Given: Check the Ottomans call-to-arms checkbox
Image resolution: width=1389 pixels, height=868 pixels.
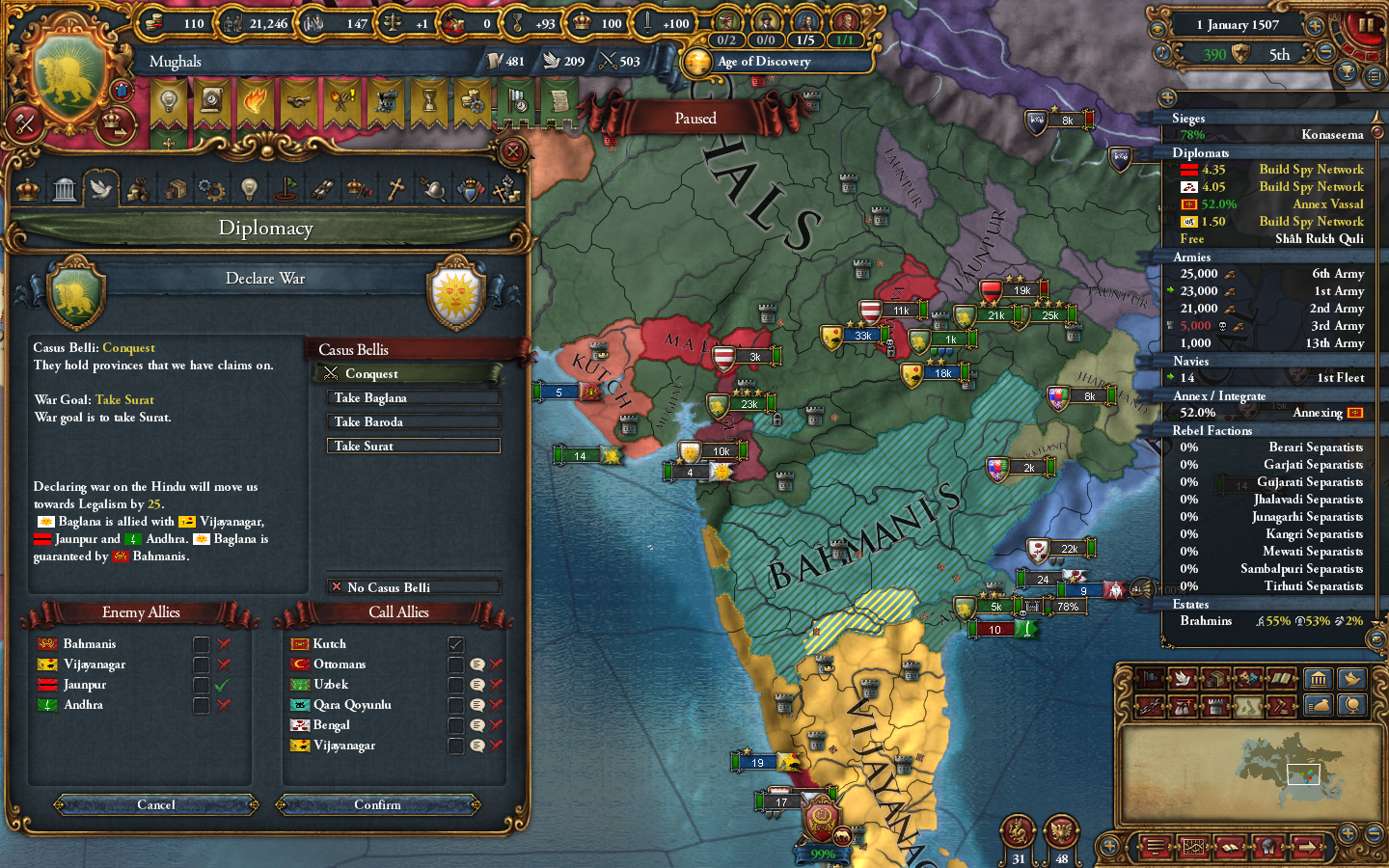Looking at the screenshot, I should 454,664.
